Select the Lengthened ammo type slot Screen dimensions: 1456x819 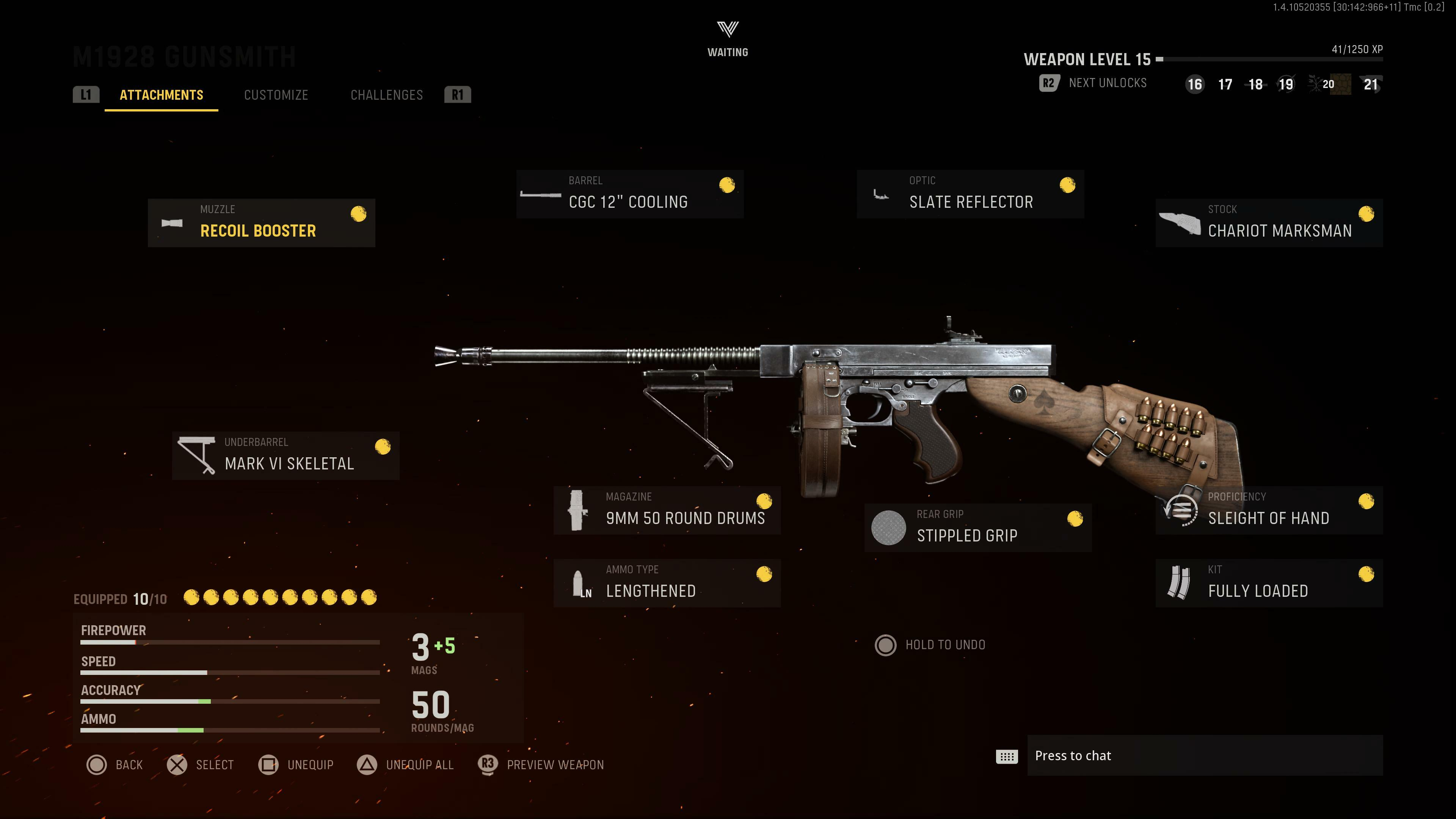(667, 583)
